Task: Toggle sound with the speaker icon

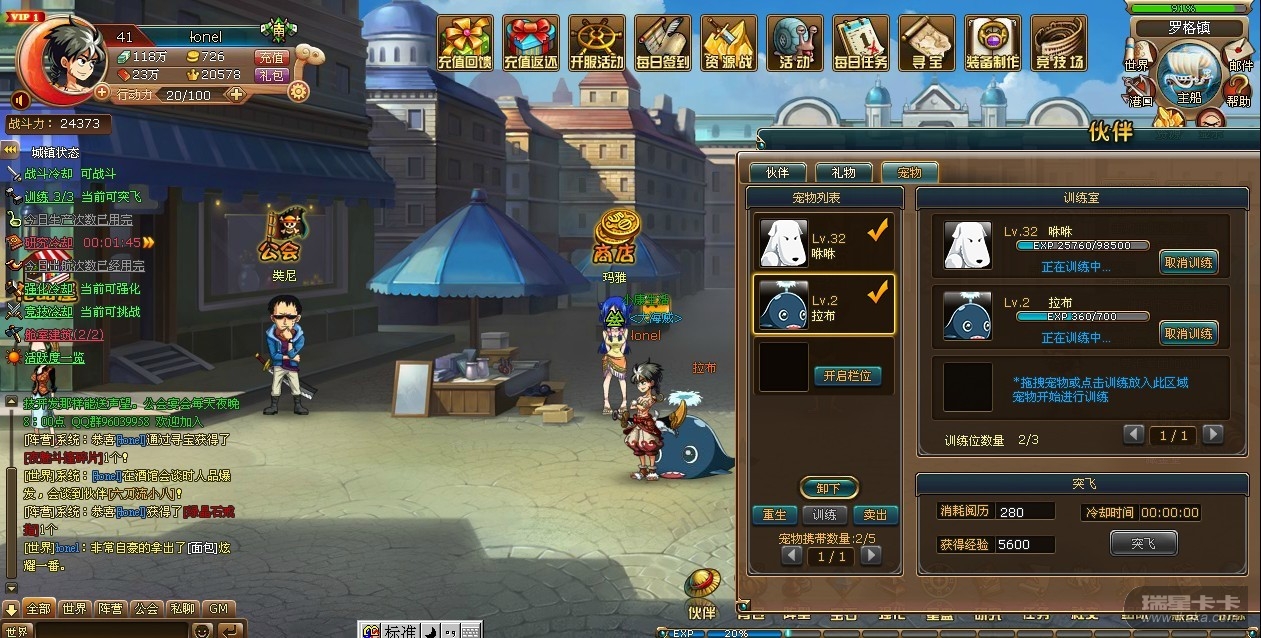Action: pos(19,99)
